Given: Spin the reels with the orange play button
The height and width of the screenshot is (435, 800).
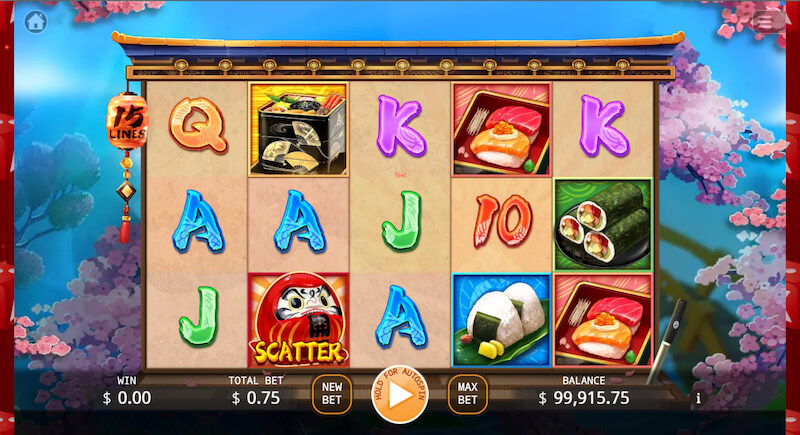Looking at the screenshot, I should (400, 394).
